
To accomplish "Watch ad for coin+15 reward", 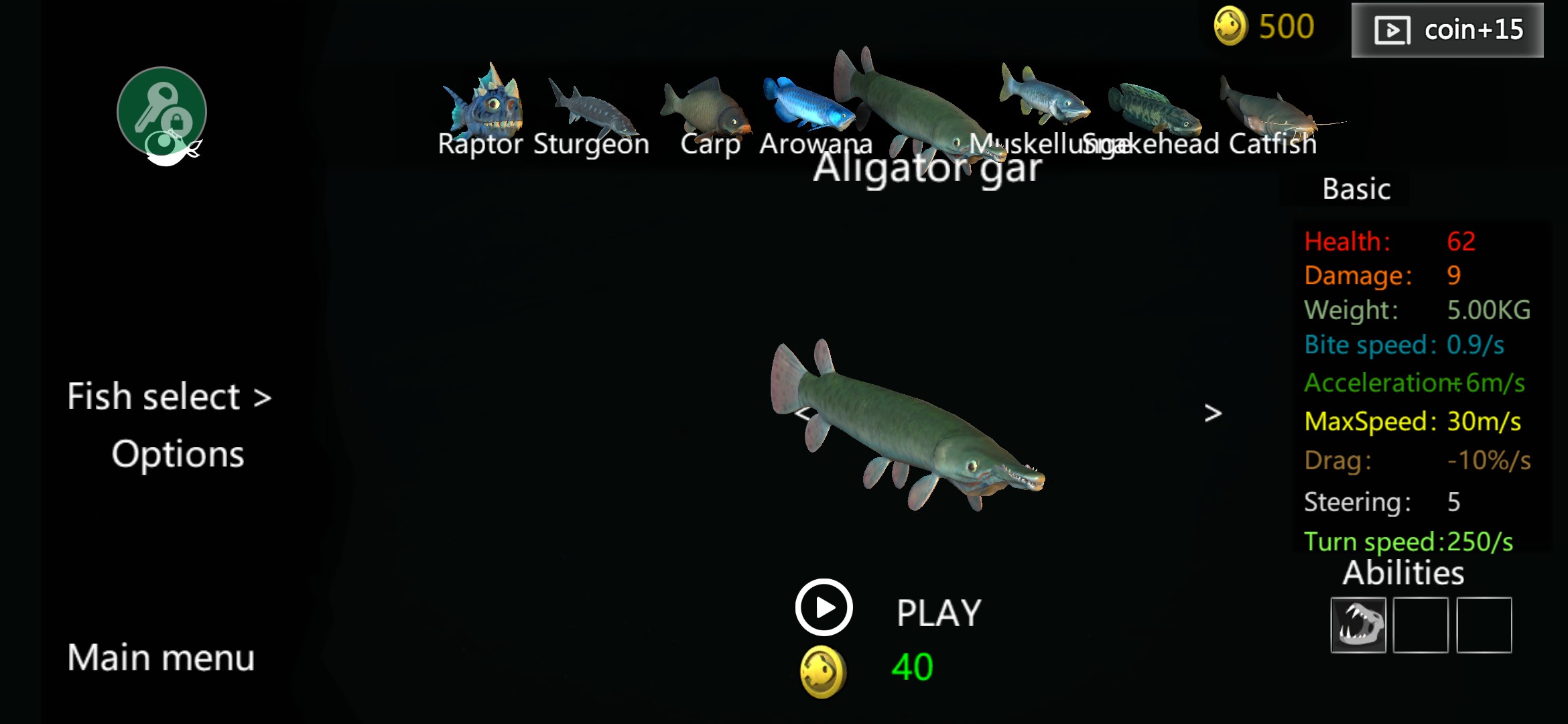I will [x=1447, y=30].
